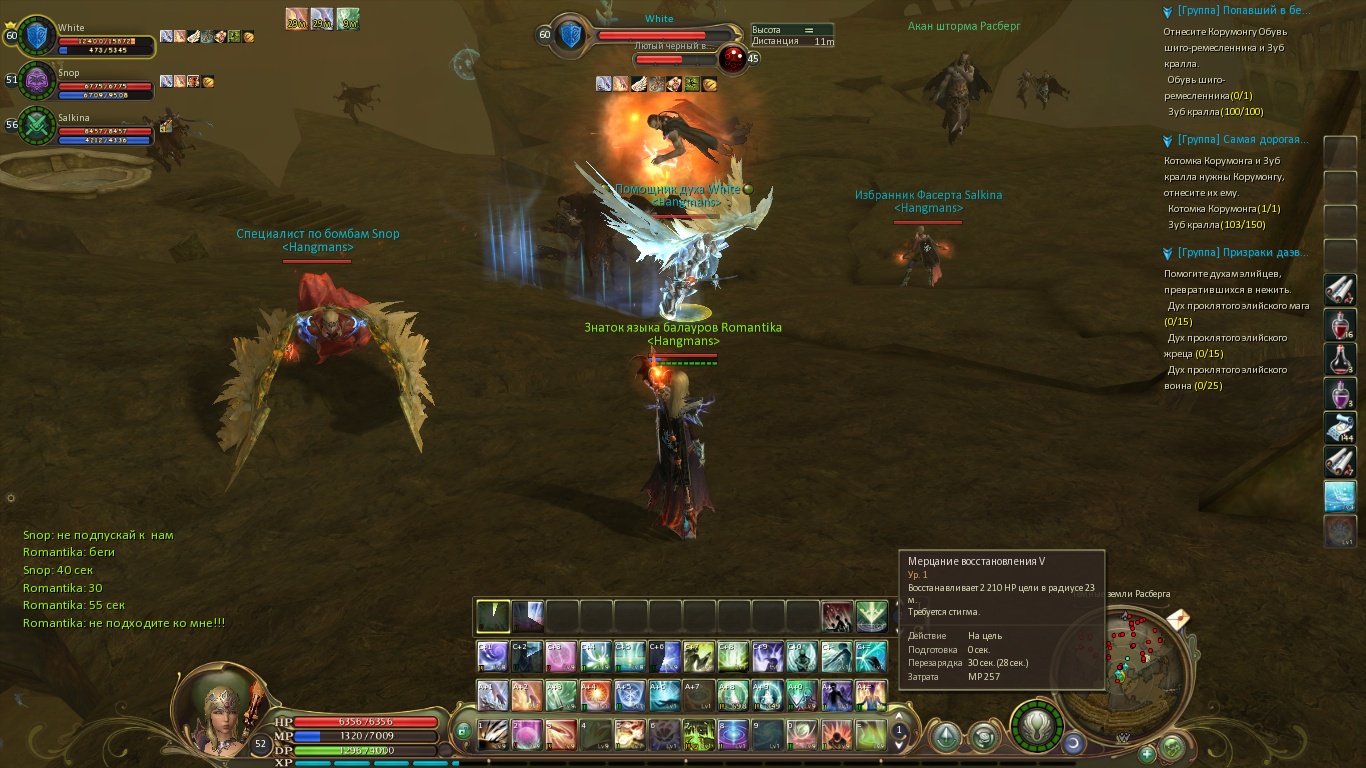This screenshot has width=1366, height=768.
Task: Activate the skill bound to A+4
Action: pos(595,695)
